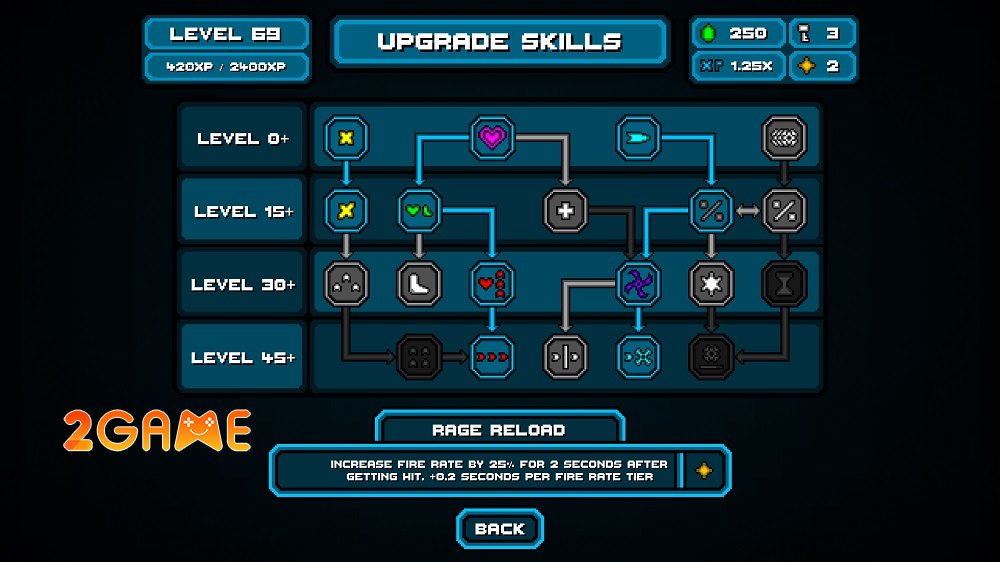Select the pink heart skill
This screenshot has width=1000, height=562.
pyautogui.click(x=492, y=138)
